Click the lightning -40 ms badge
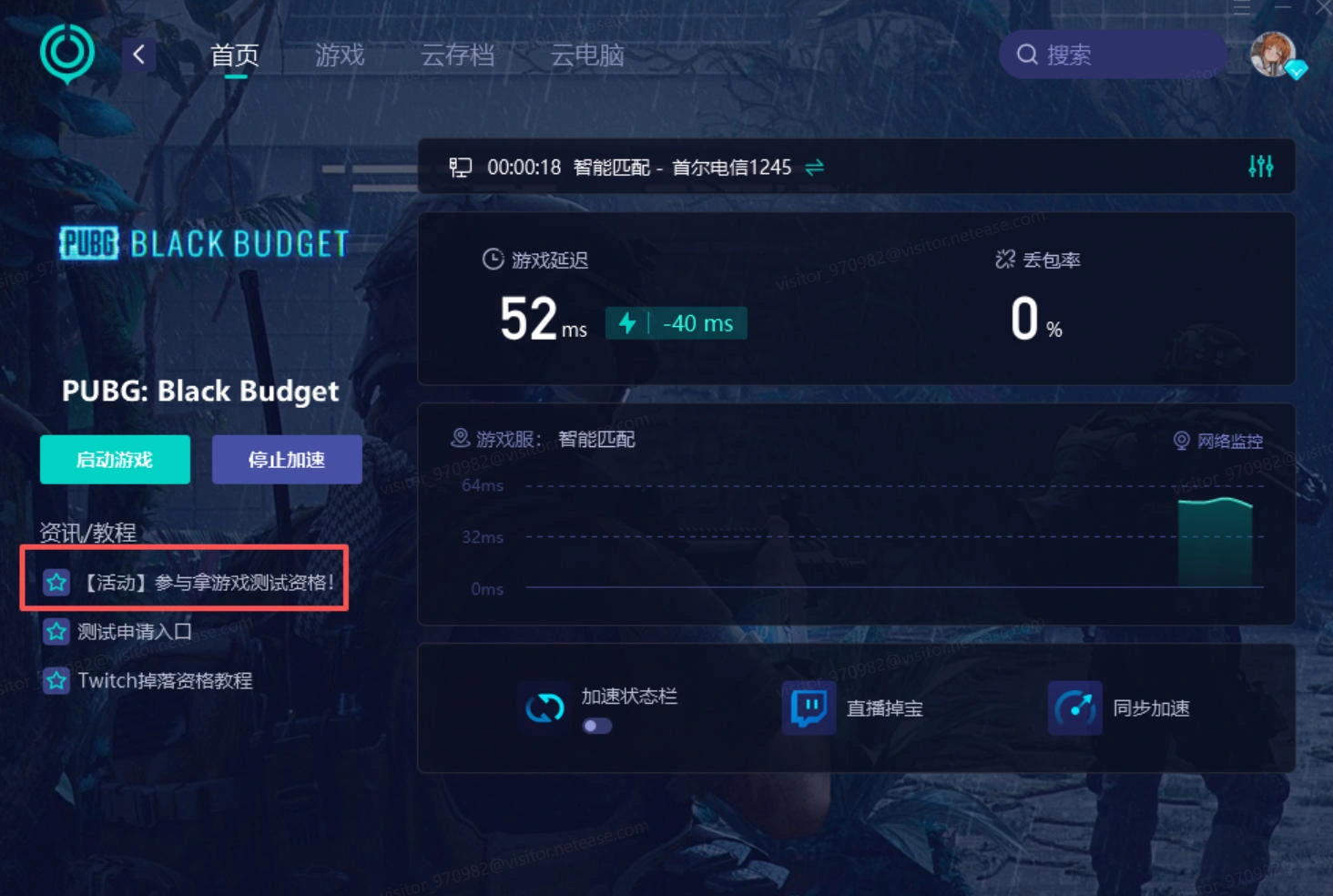 (x=675, y=323)
